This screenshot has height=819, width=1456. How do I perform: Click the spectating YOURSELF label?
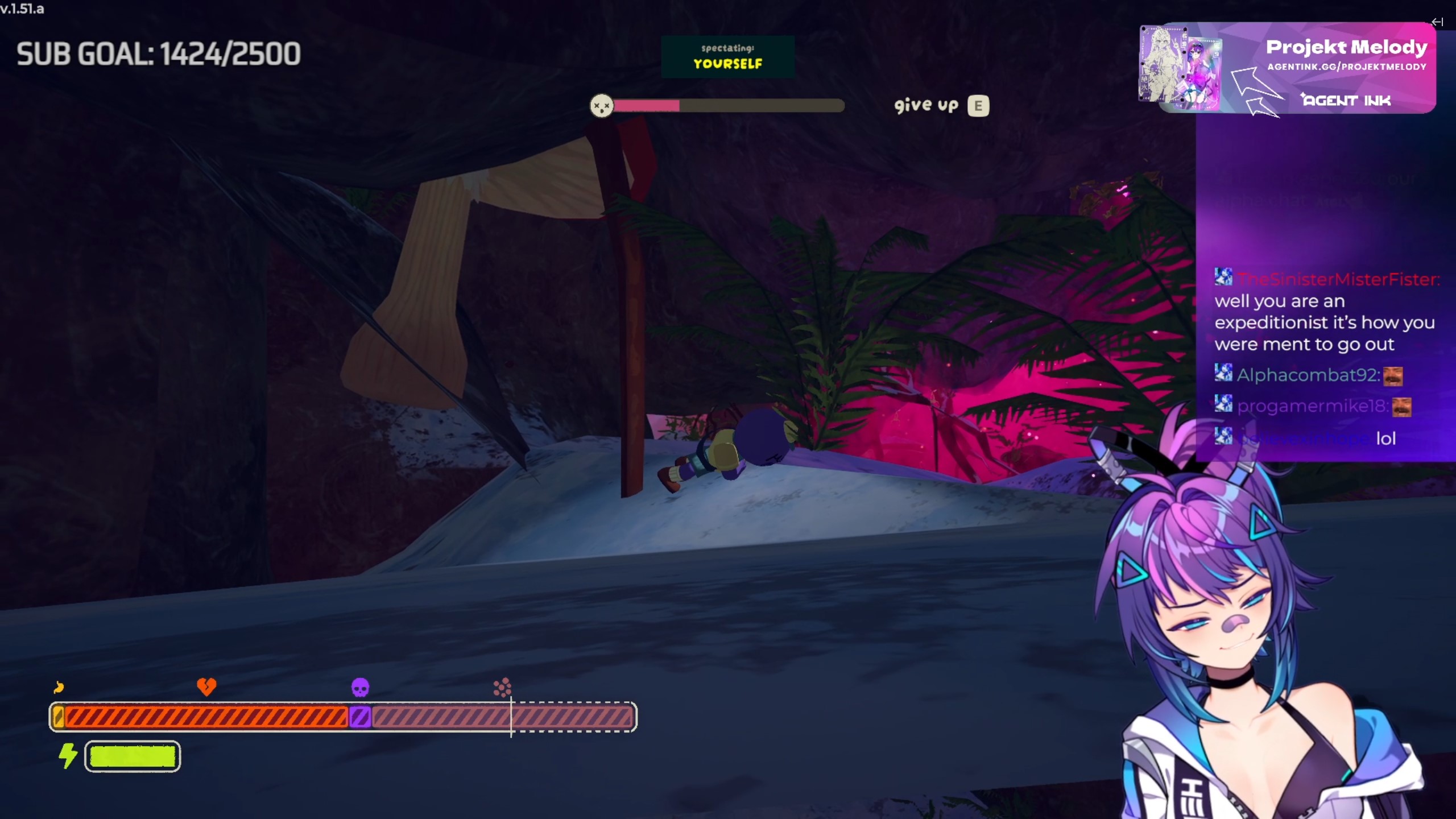click(727, 57)
